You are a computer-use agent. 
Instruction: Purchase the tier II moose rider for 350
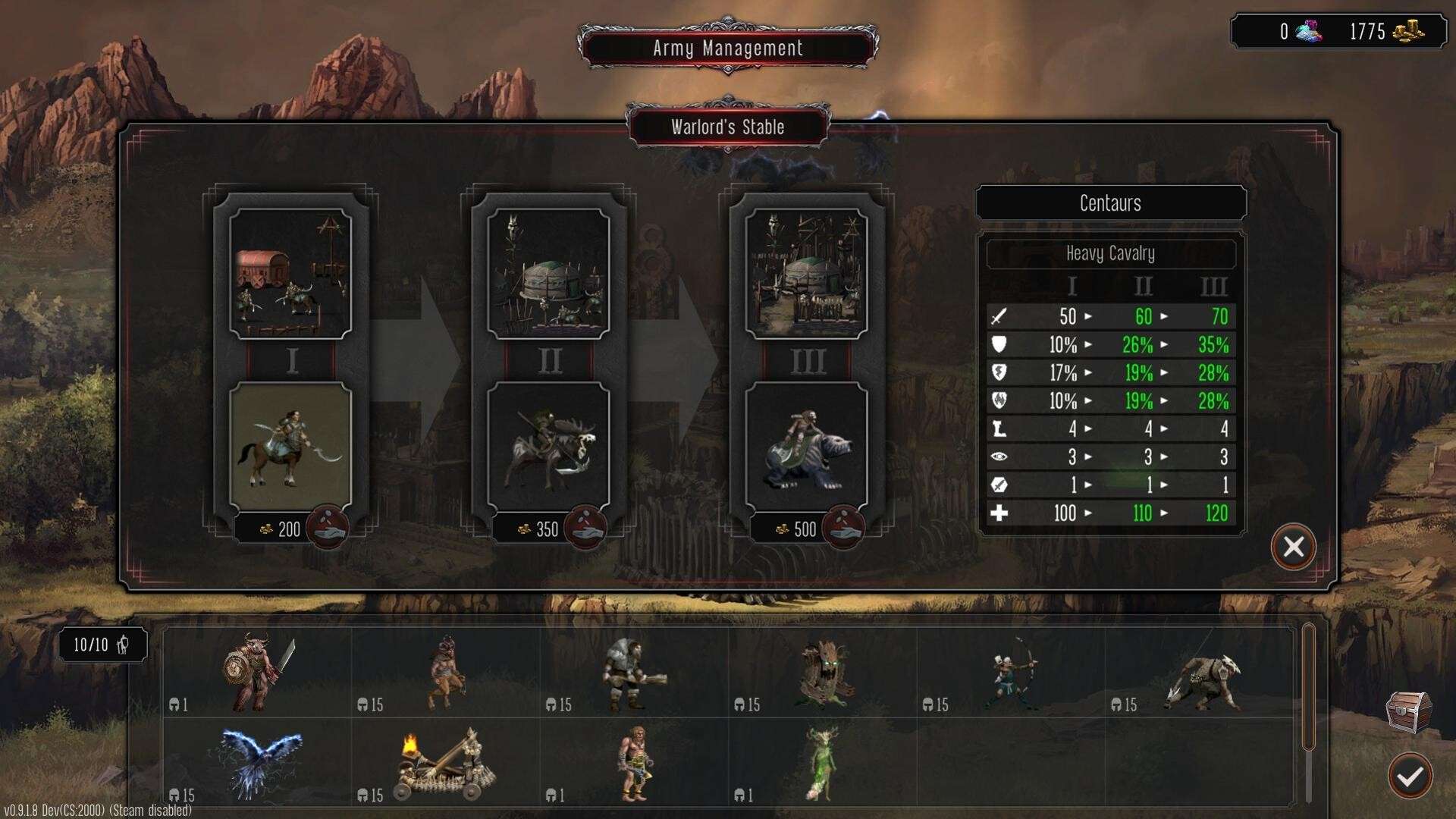[585, 528]
